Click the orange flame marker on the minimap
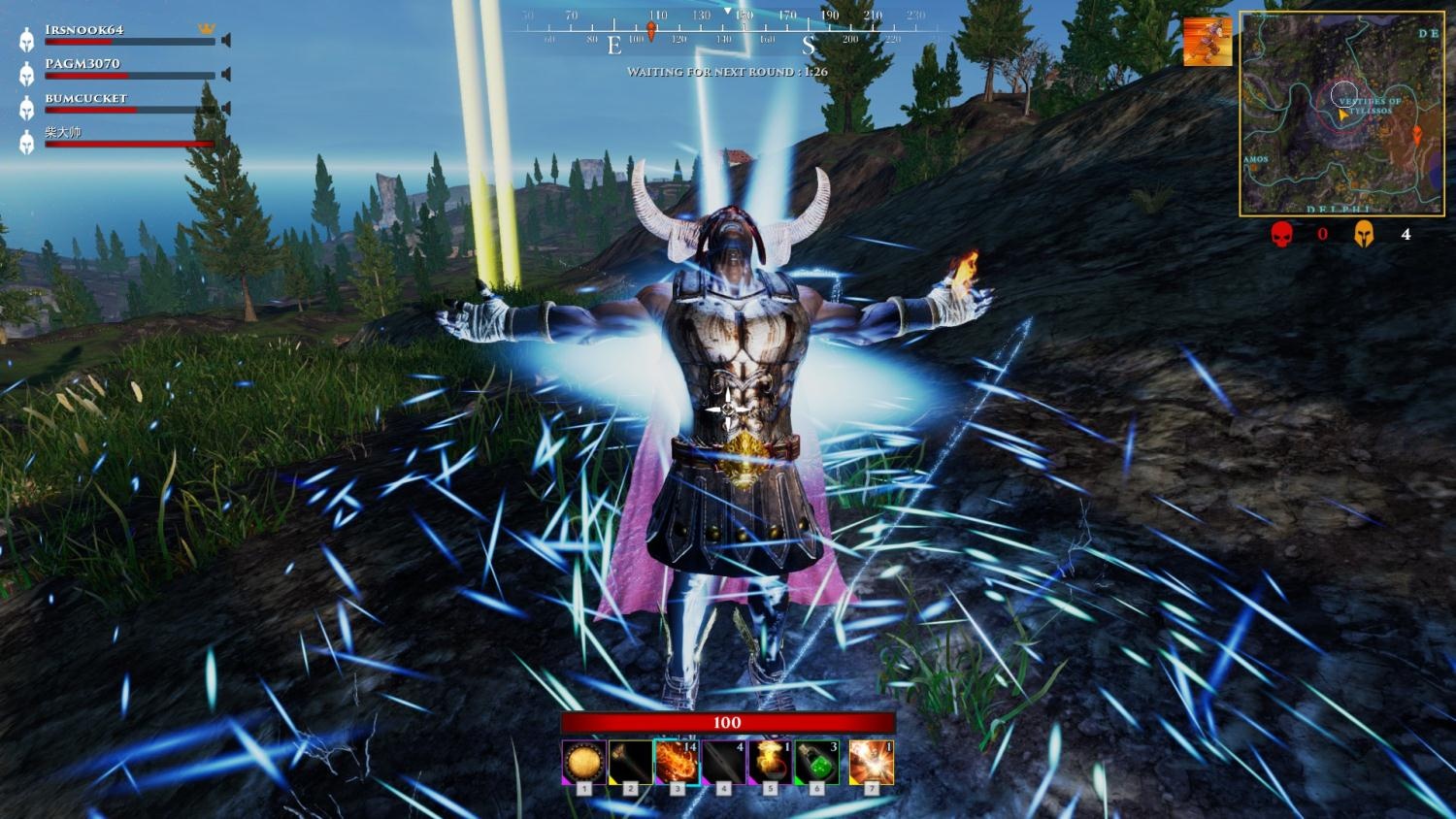The width and height of the screenshot is (1456, 819). pos(1416,134)
